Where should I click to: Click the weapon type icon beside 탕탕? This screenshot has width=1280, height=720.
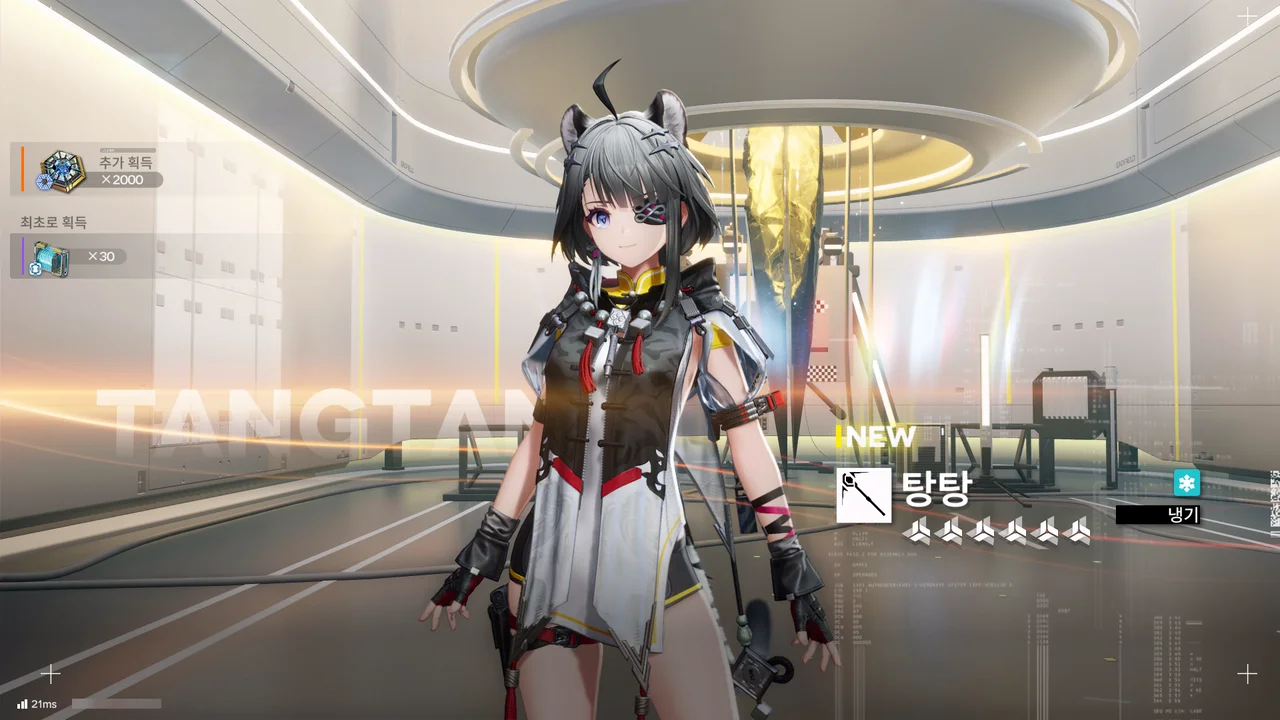click(x=863, y=495)
